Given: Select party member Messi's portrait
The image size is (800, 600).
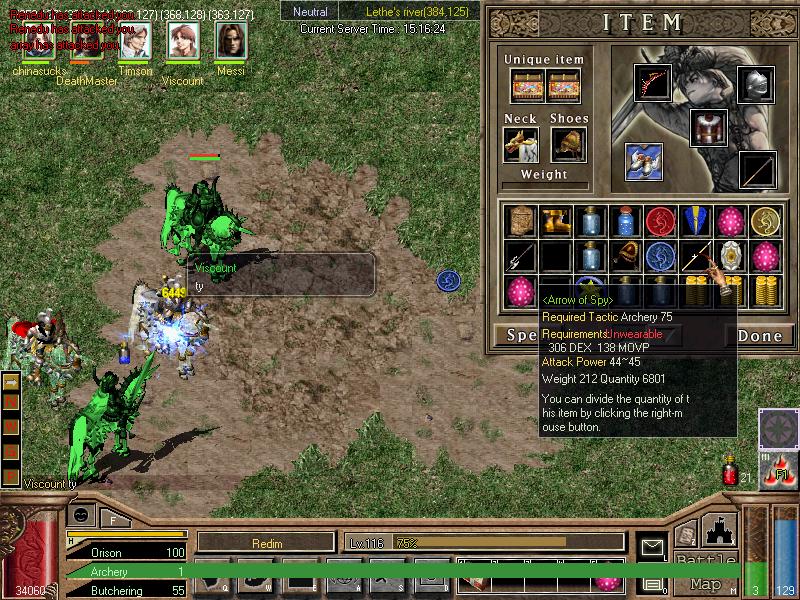Looking at the screenshot, I should [x=231, y=42].
